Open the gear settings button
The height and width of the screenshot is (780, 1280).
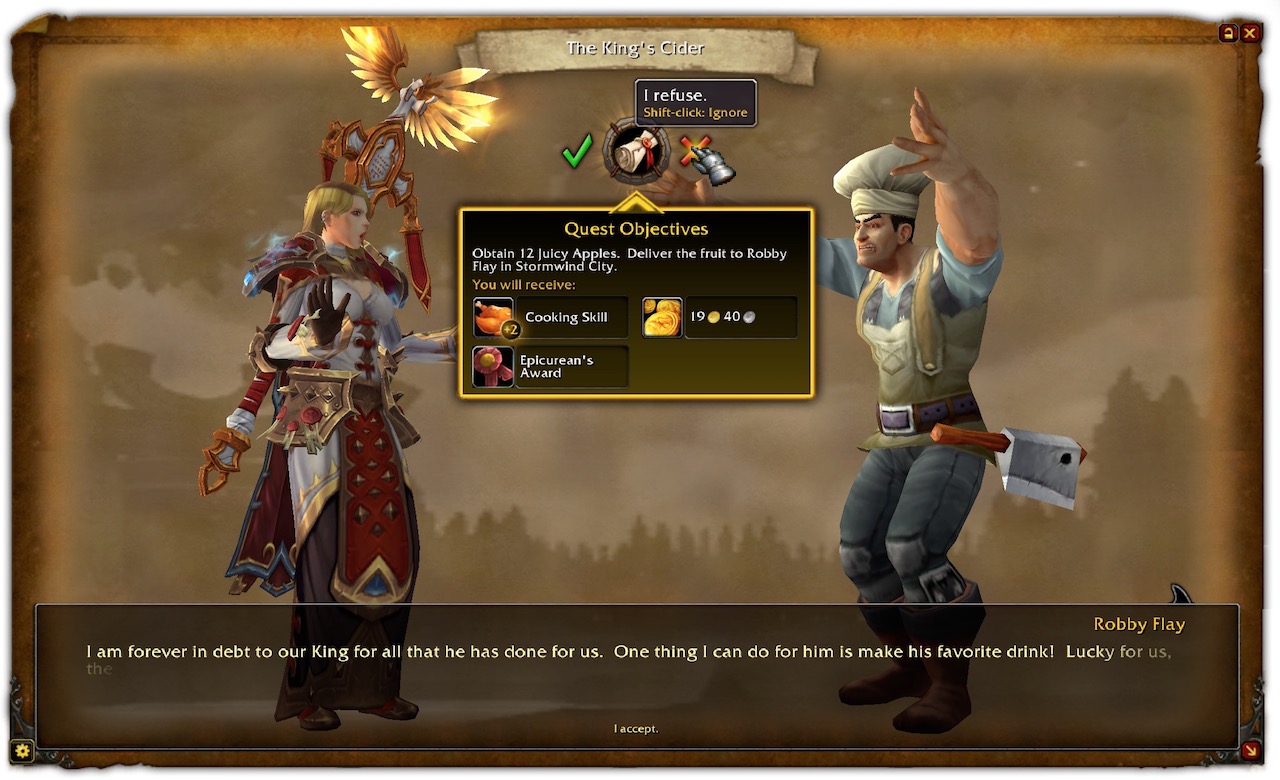(x=22, y=750)
